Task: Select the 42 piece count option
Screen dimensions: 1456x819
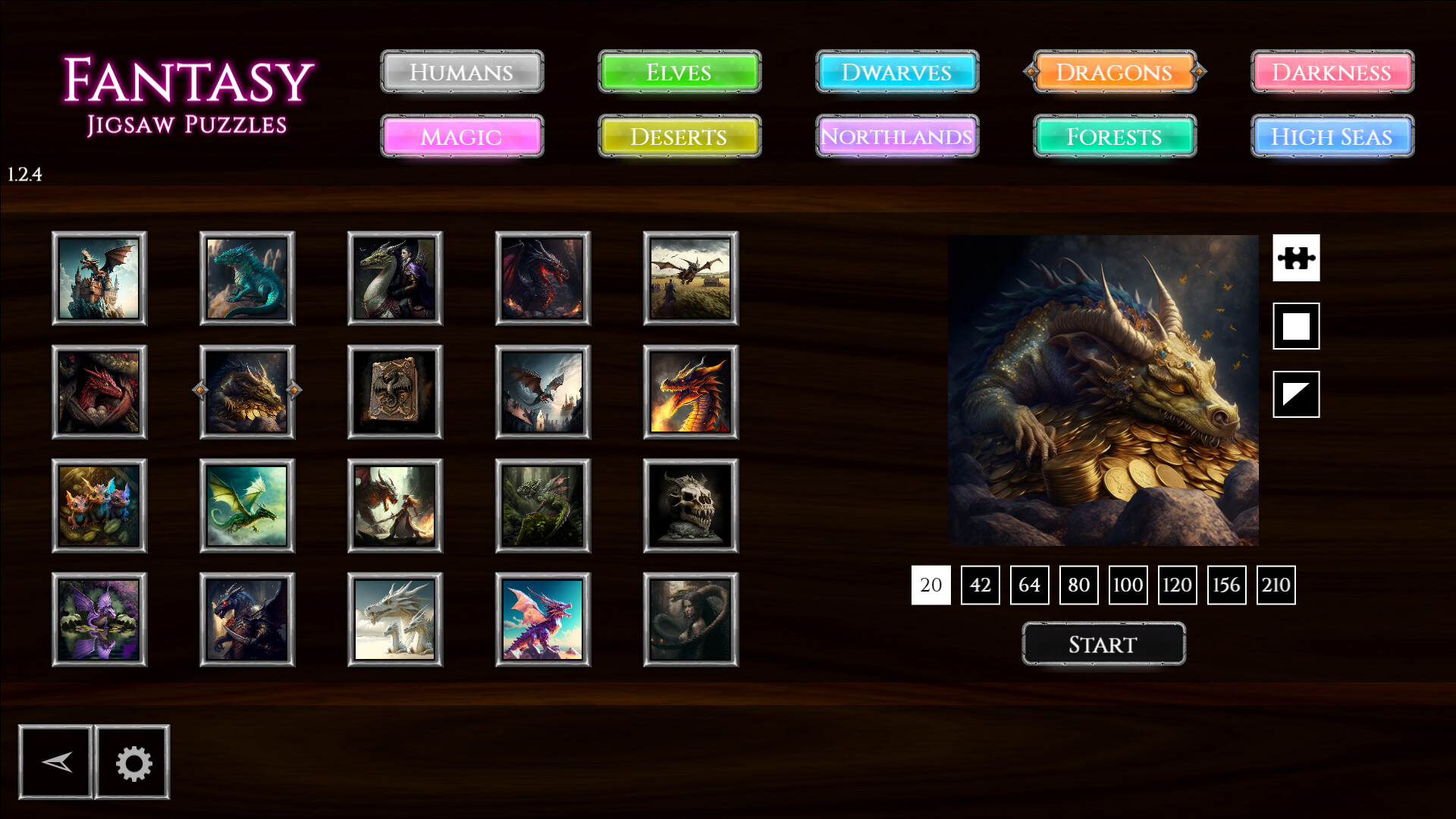Action: 980,585
